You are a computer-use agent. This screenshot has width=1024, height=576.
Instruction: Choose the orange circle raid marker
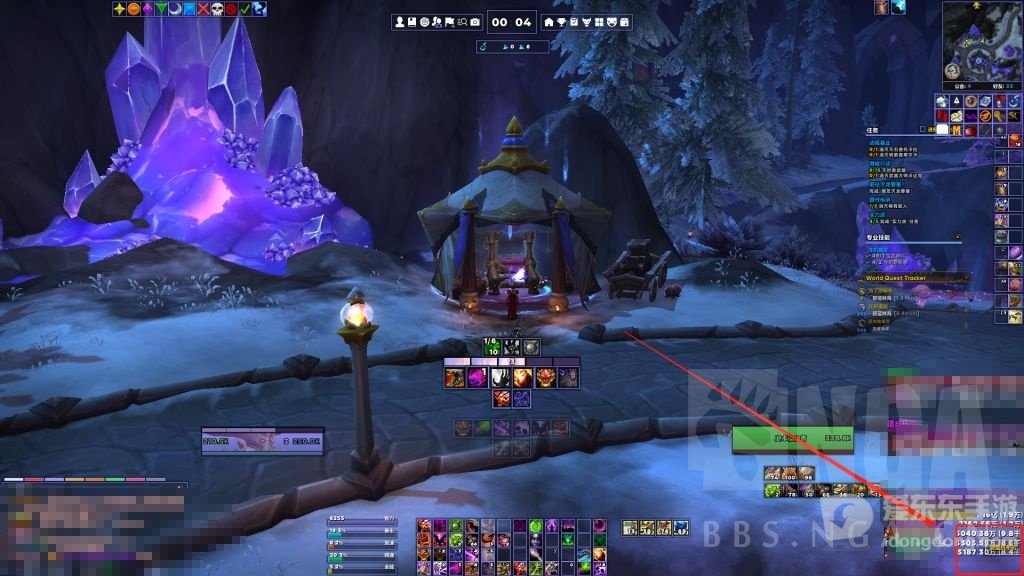tap(133, 9)
